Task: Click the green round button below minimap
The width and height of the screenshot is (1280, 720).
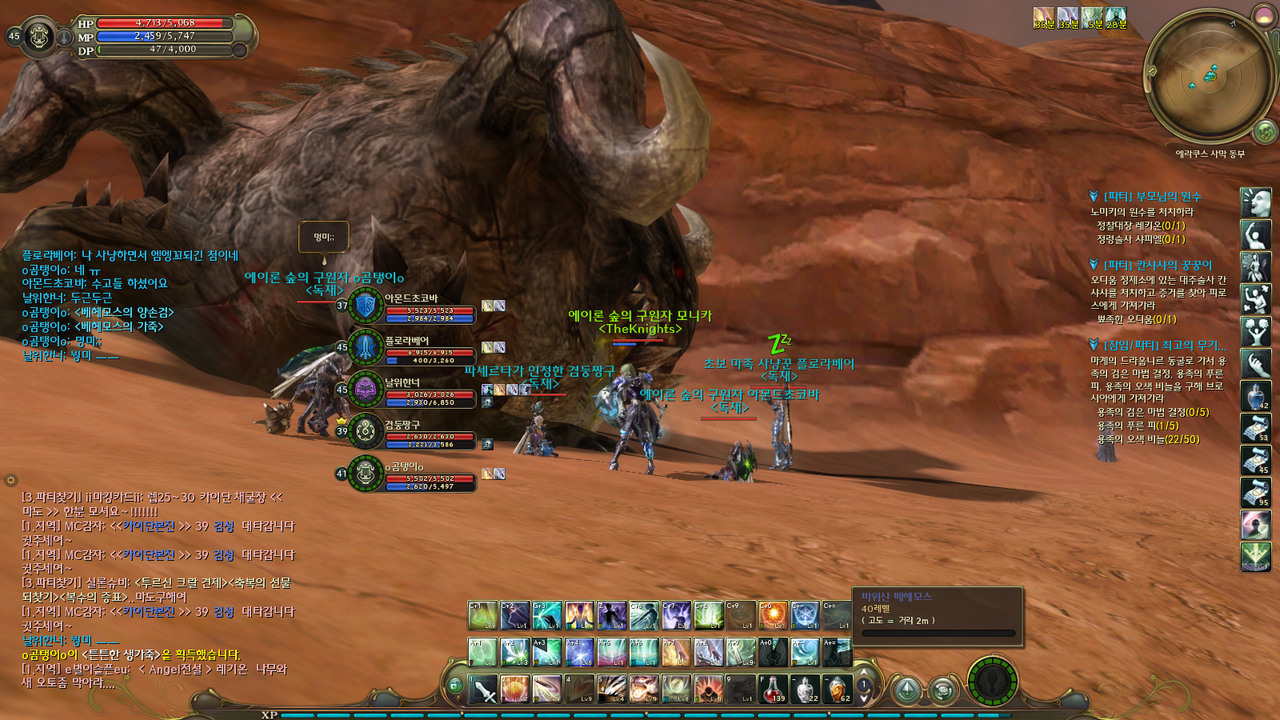Action: pyautogui.click(x=1264, y=131)
